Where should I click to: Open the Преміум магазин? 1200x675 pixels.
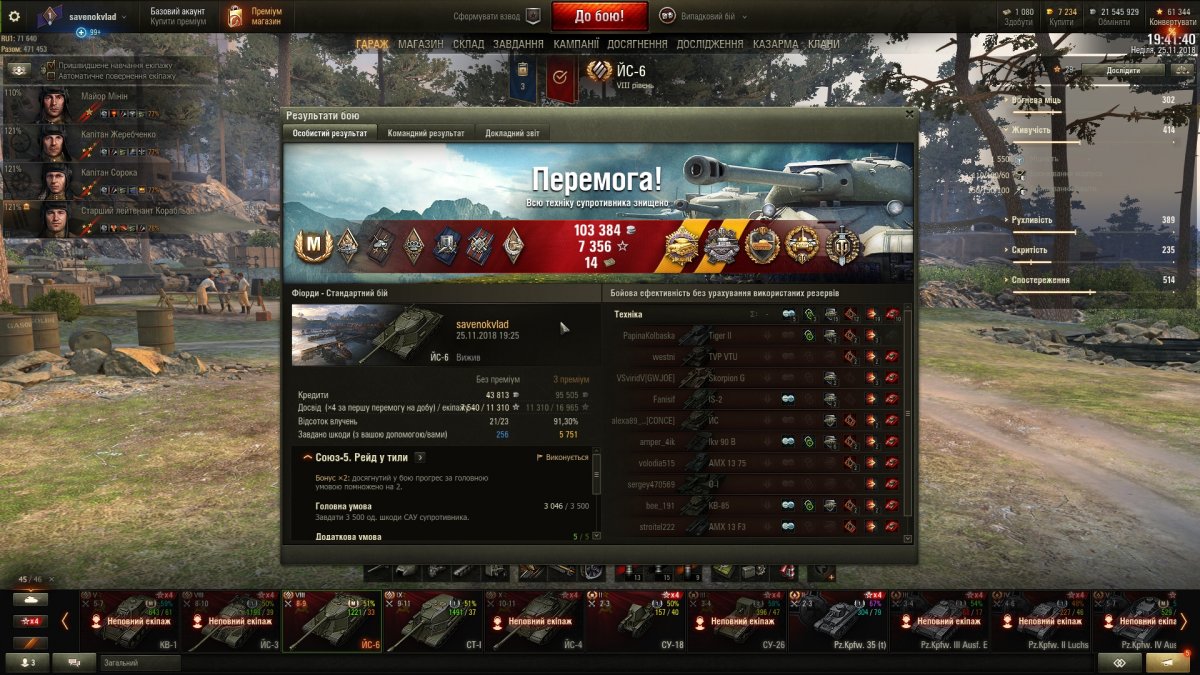[x=252, y=16]
